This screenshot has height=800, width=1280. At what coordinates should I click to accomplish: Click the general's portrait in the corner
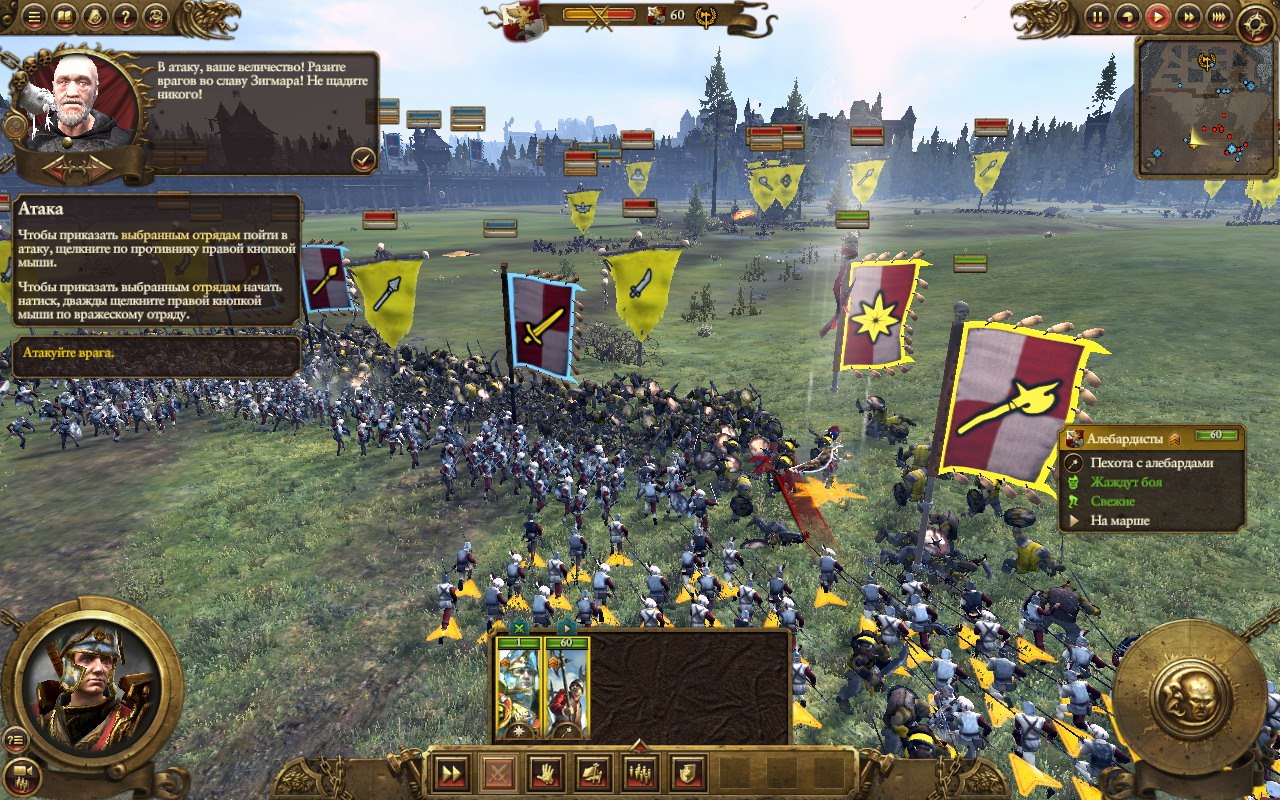[x=91, y=682]
